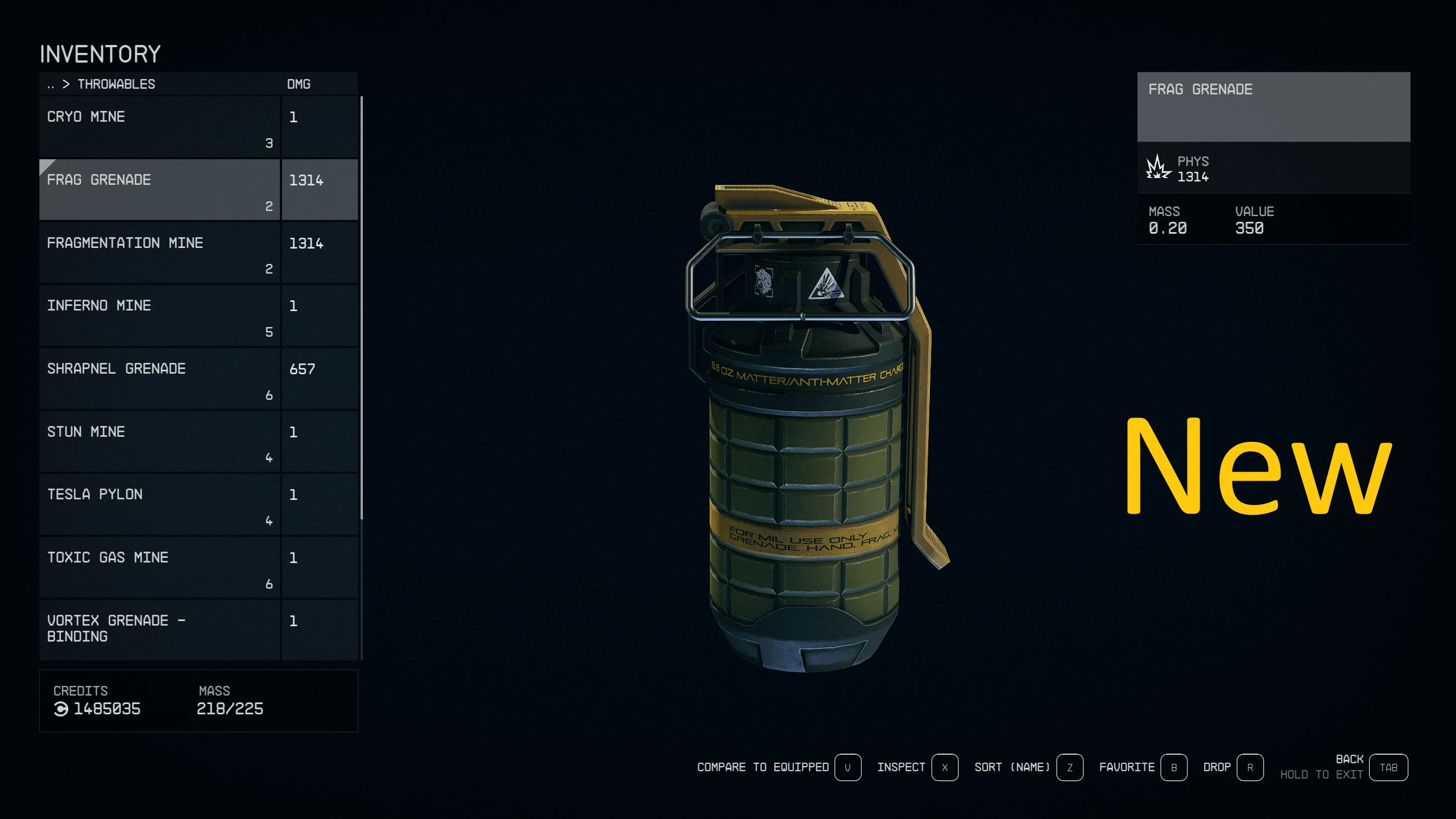Select the Shrapnel Grenade entry
Image resolution: width=1456 pixels, height=819 pixels.
click(x=159, y=379)
